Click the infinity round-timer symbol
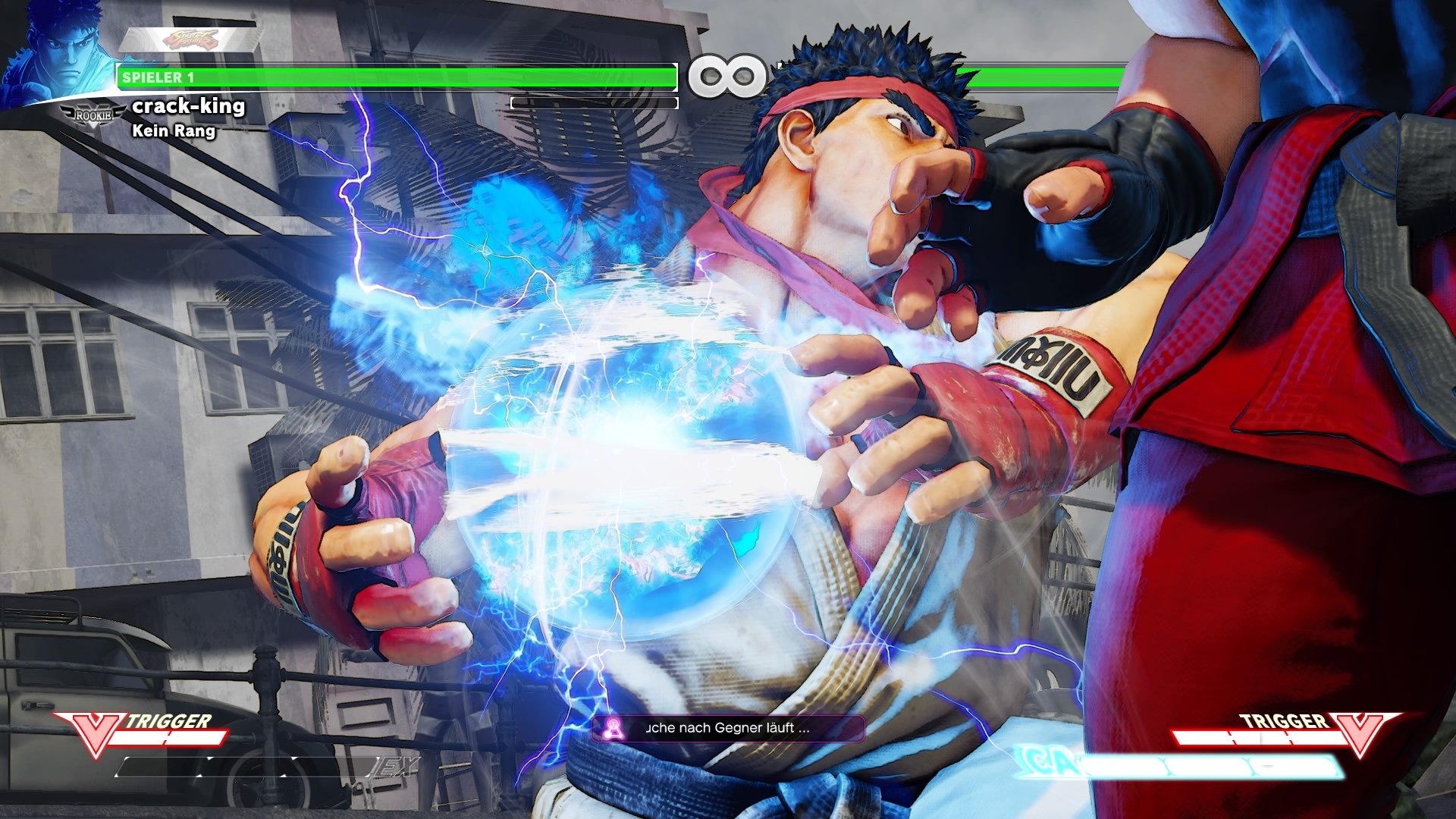1456x819 pixels. pyautogui.click(x=729, y=74)
